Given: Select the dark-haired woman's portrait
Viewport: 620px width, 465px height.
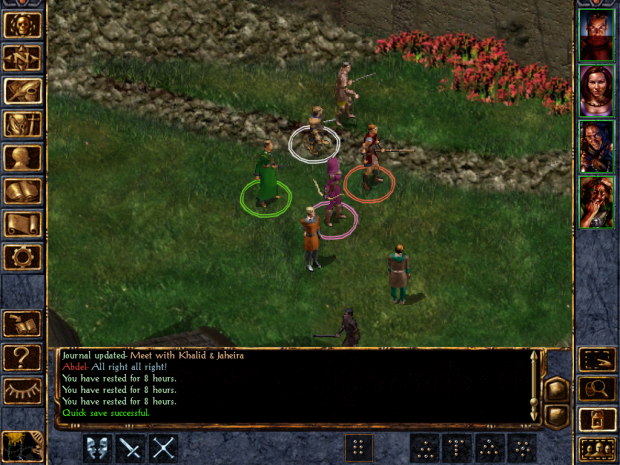Looking at the screenshot, I should [596, 91].
